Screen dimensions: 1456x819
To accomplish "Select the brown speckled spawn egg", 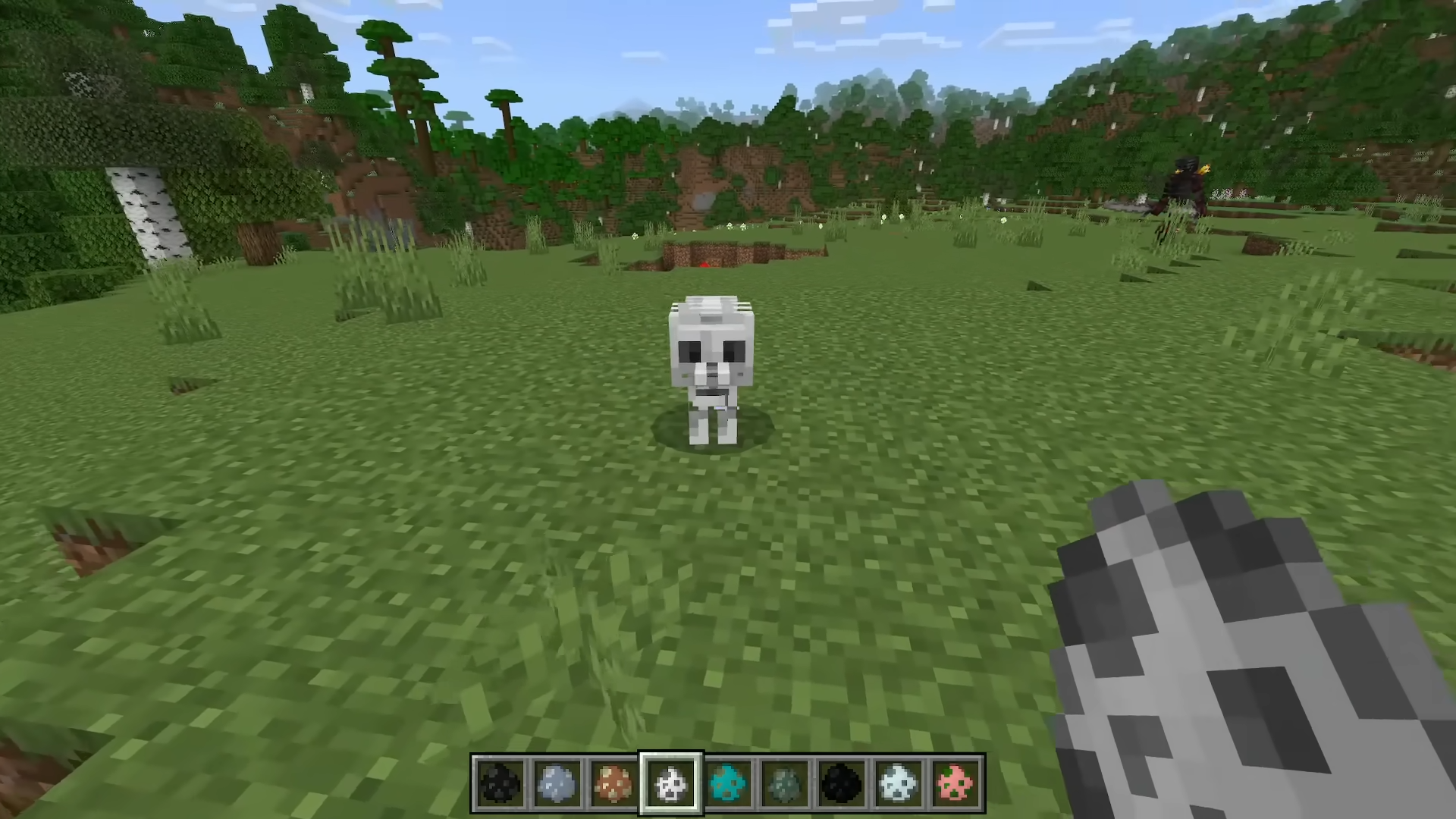I will point(614,783).
